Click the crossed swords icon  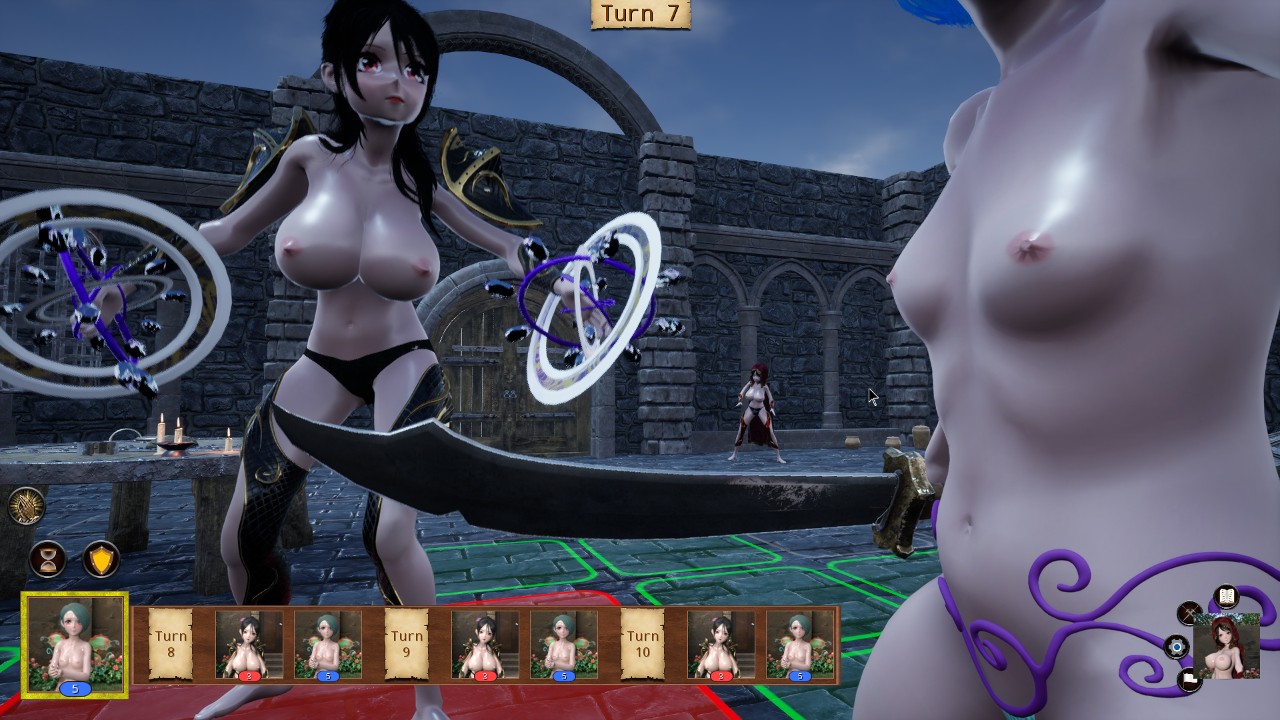click(1189, 613)
